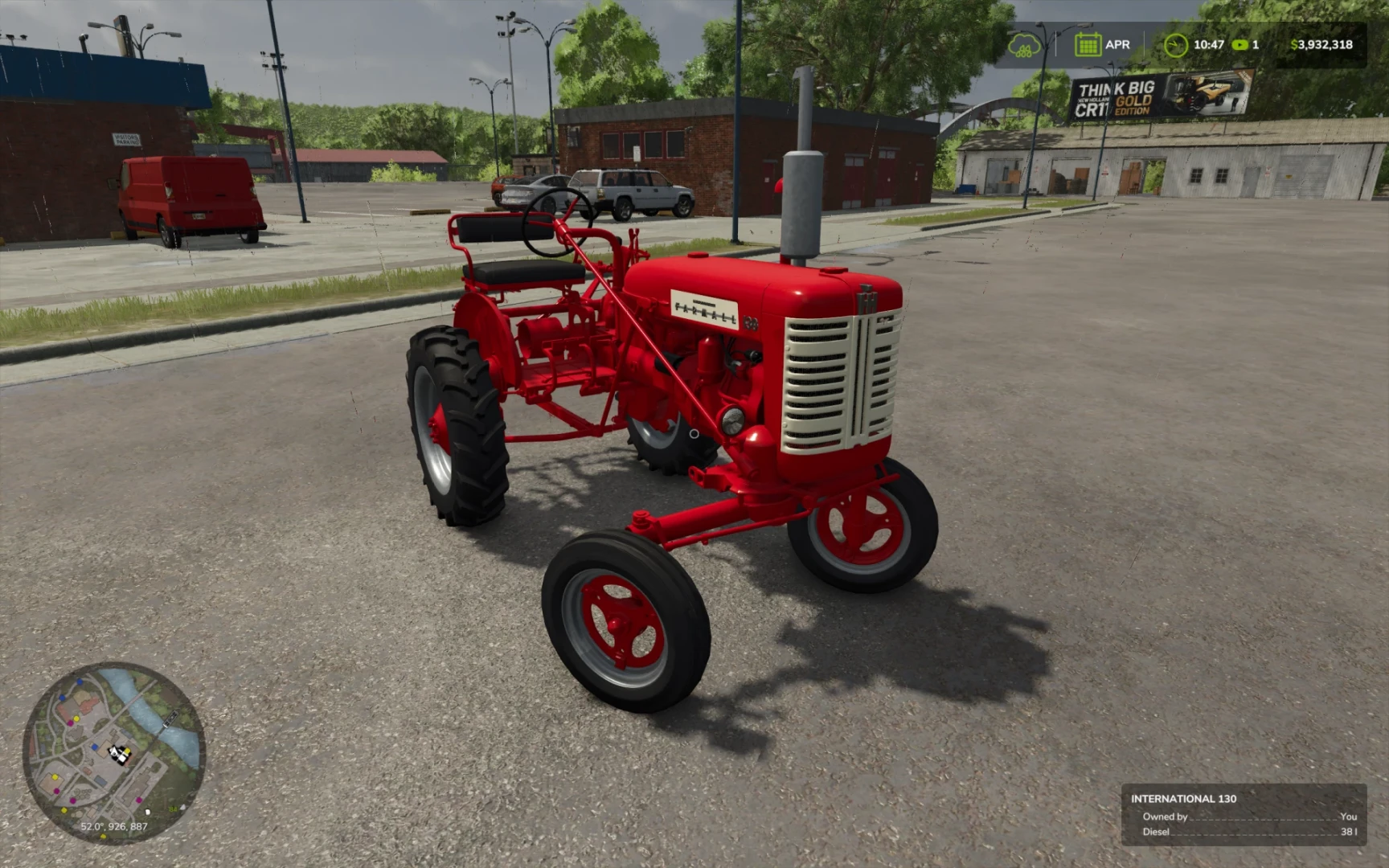This screenshot has width=1389, height=868.
Task: Click the weather cloud icon in the HUD
Action: [x=1026, y=43]
